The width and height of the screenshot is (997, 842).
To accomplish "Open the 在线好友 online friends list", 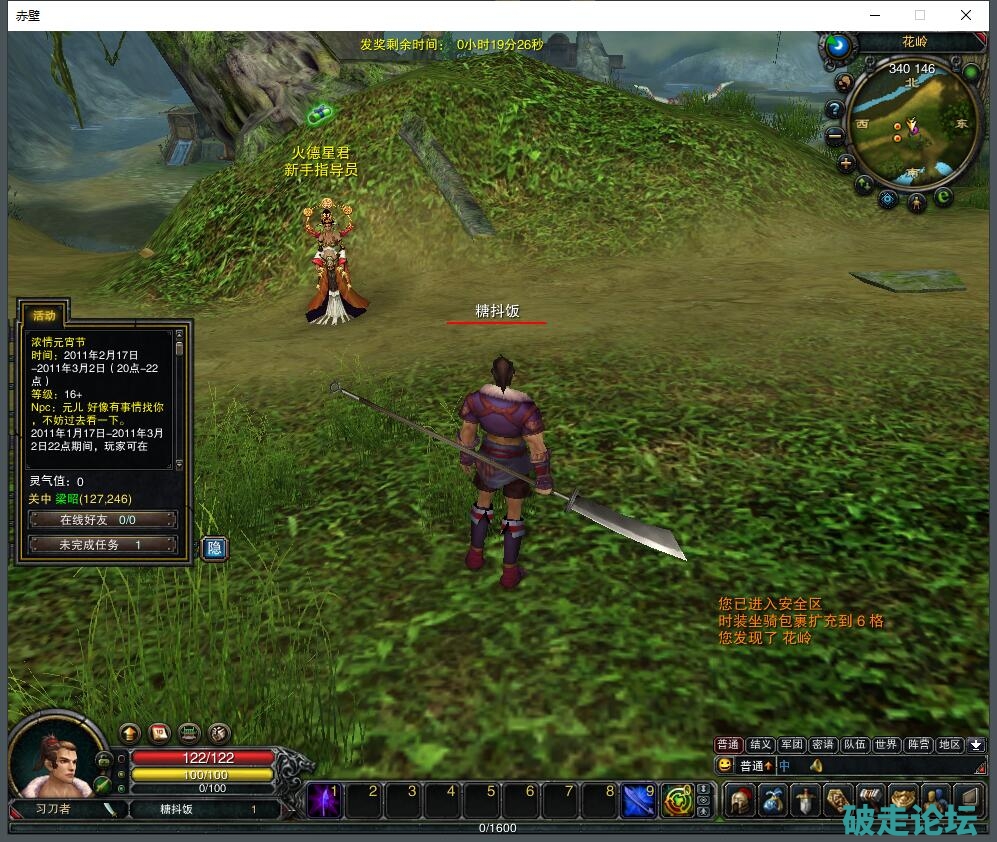I will (103, 520).
